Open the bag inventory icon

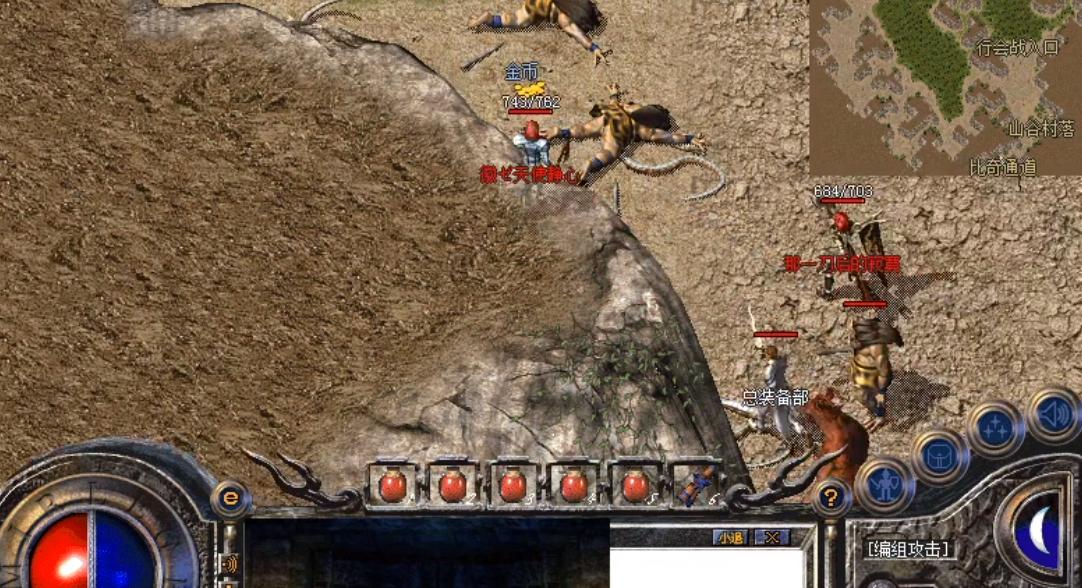click(938, 456)
